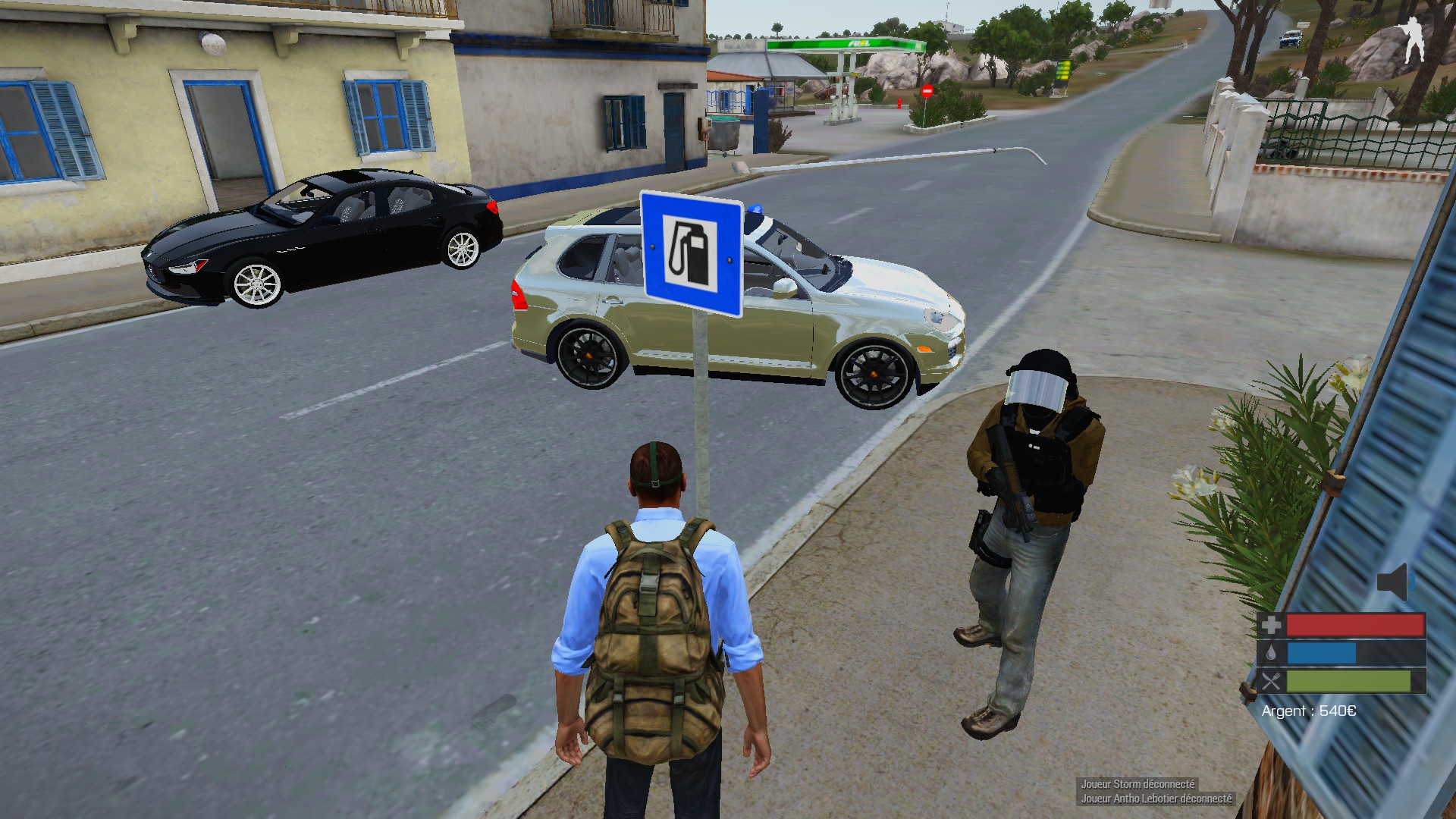The width and height of the screenshot is (1456, 819).
Task: Click the soldier stance indicator icon
Action: [x=1413, y=43]
